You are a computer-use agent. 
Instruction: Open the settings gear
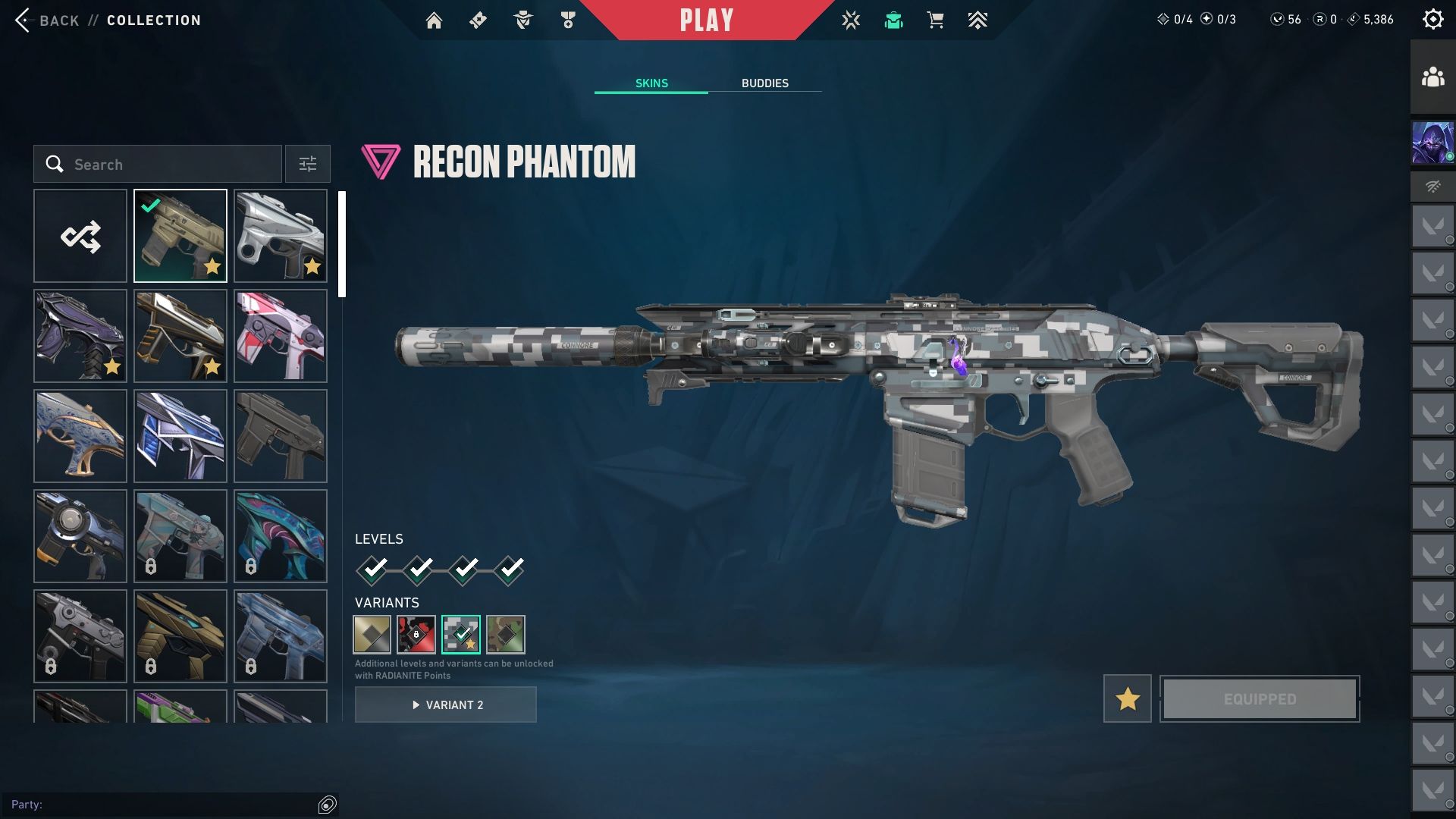point(1432,20)
